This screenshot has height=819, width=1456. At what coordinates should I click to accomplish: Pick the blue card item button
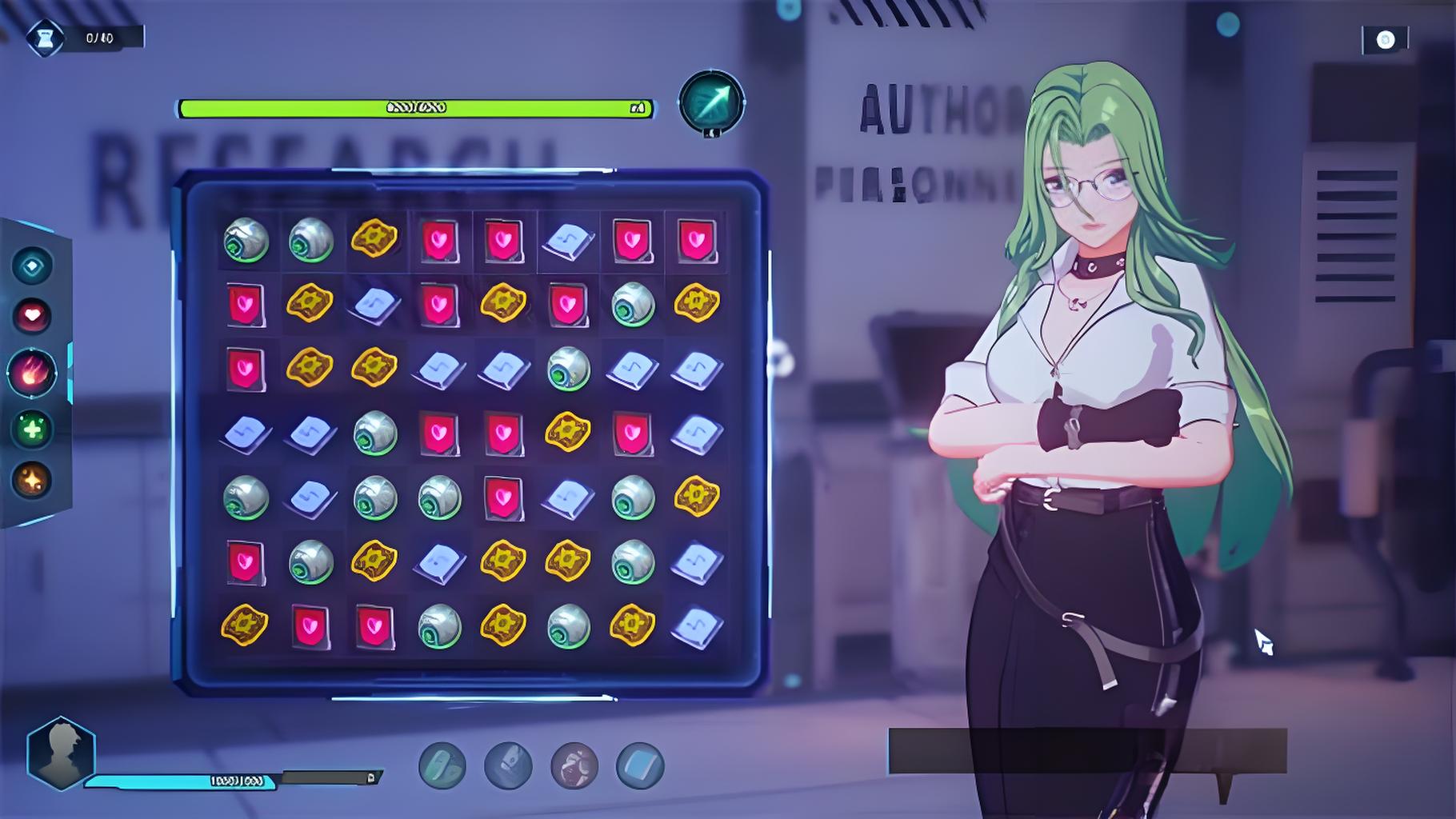640,765
